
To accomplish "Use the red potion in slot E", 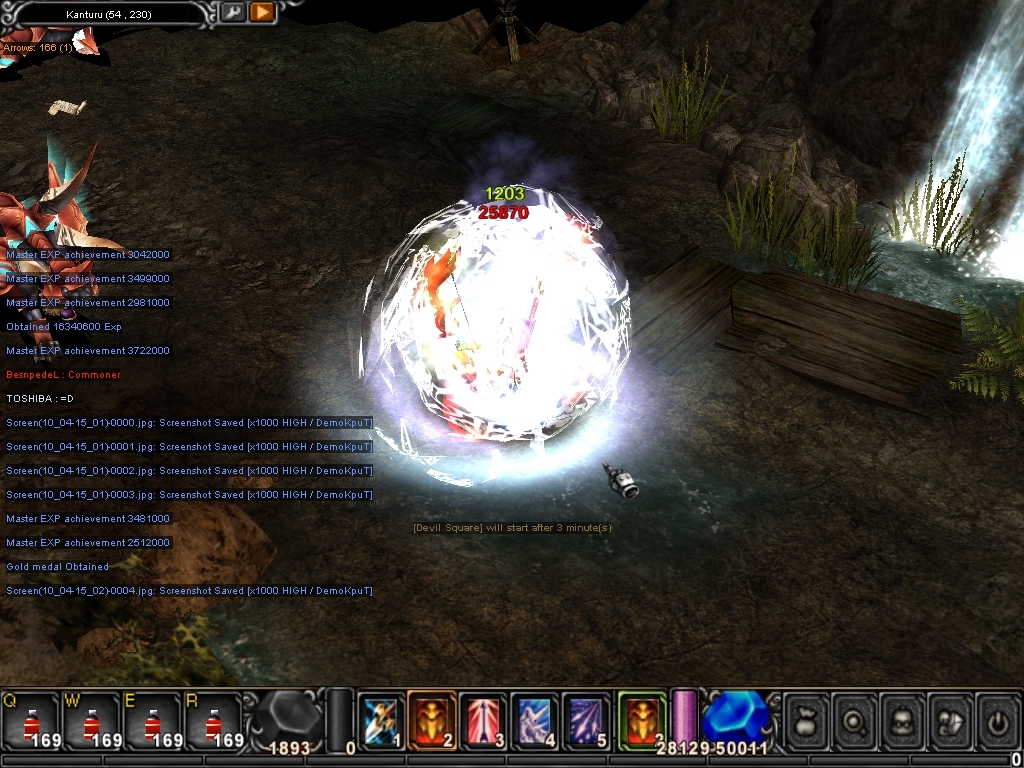I will tap(152, 720).
